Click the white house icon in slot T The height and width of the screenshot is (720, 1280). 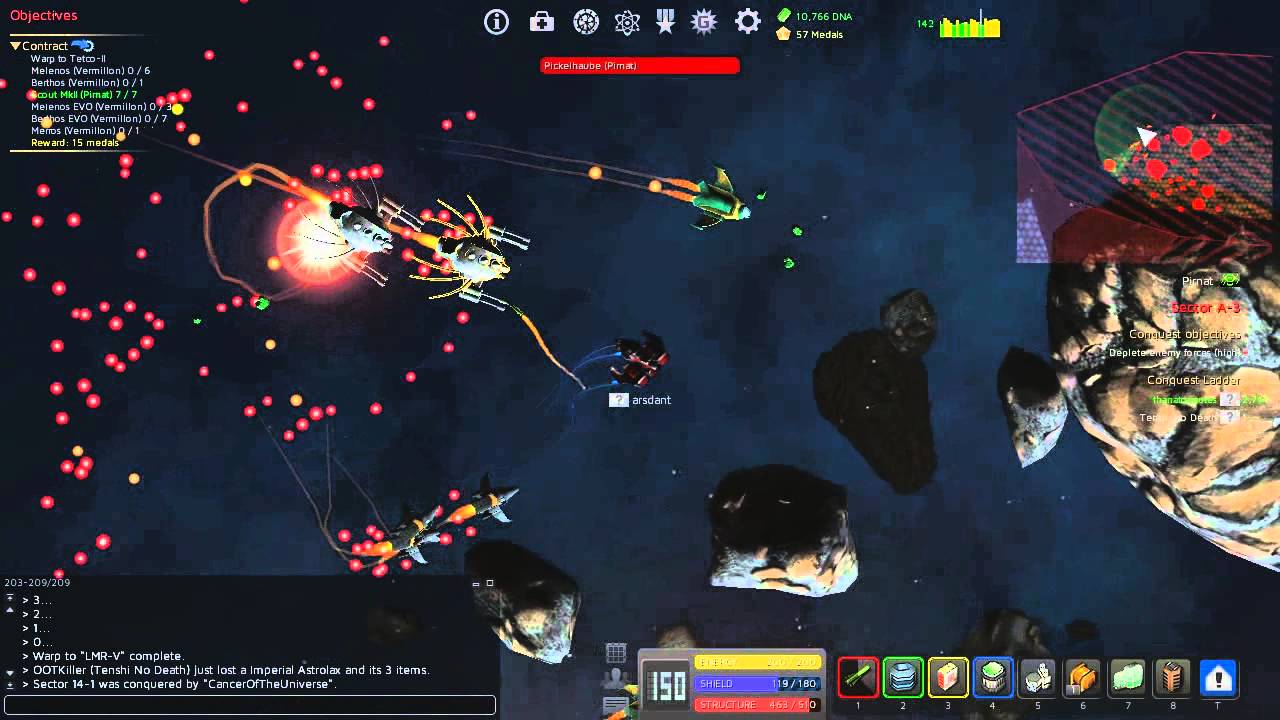tap(1218, 677)
